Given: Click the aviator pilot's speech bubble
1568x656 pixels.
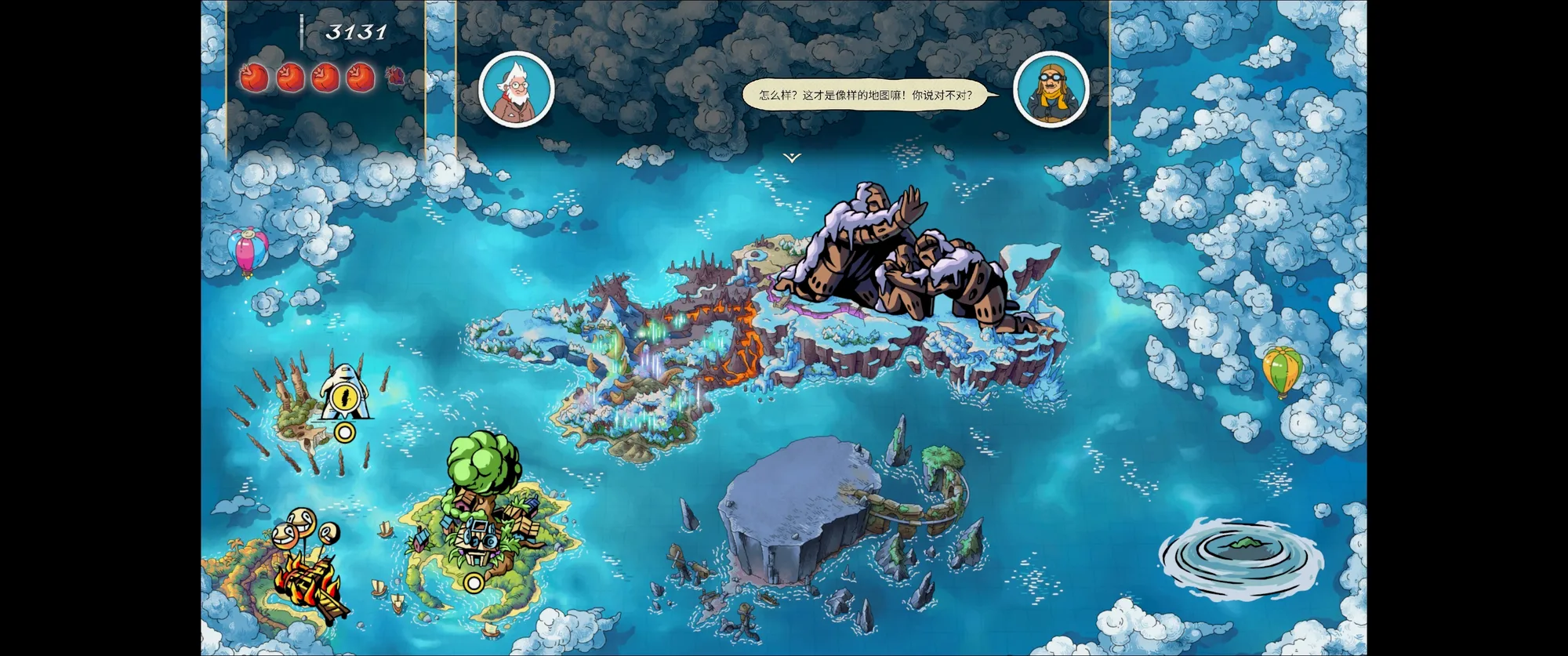Looking at the screenshot, I should [x=866, y=96].
